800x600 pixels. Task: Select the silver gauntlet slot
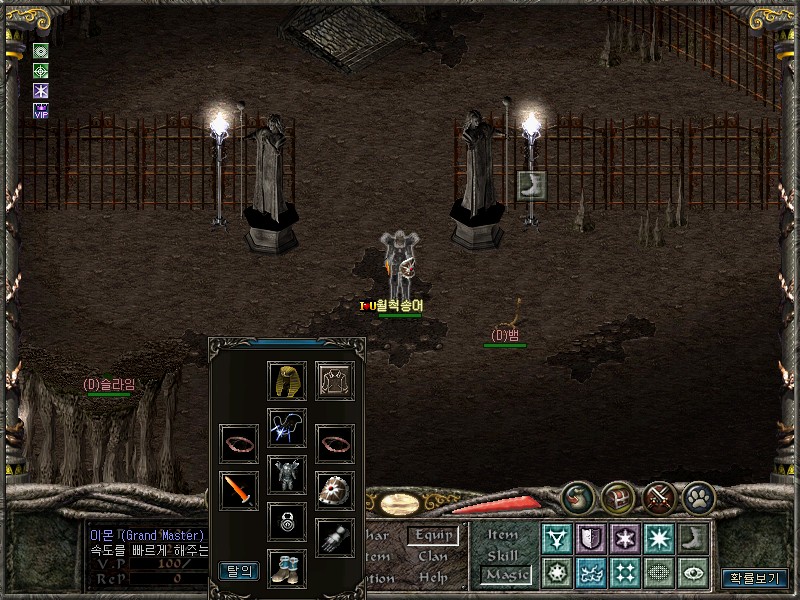[x=336, y=537]
